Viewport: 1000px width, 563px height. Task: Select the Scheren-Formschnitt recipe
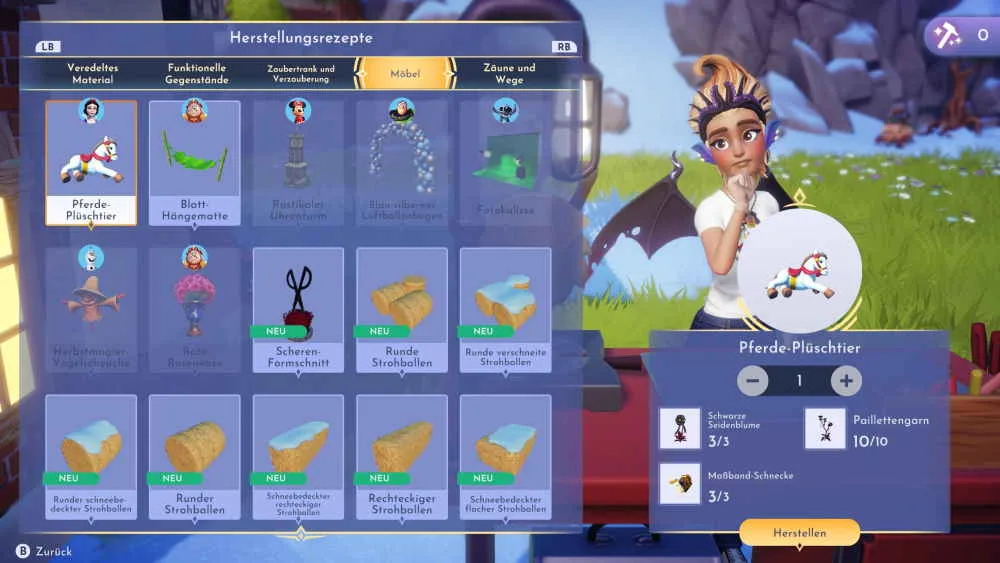298,309
